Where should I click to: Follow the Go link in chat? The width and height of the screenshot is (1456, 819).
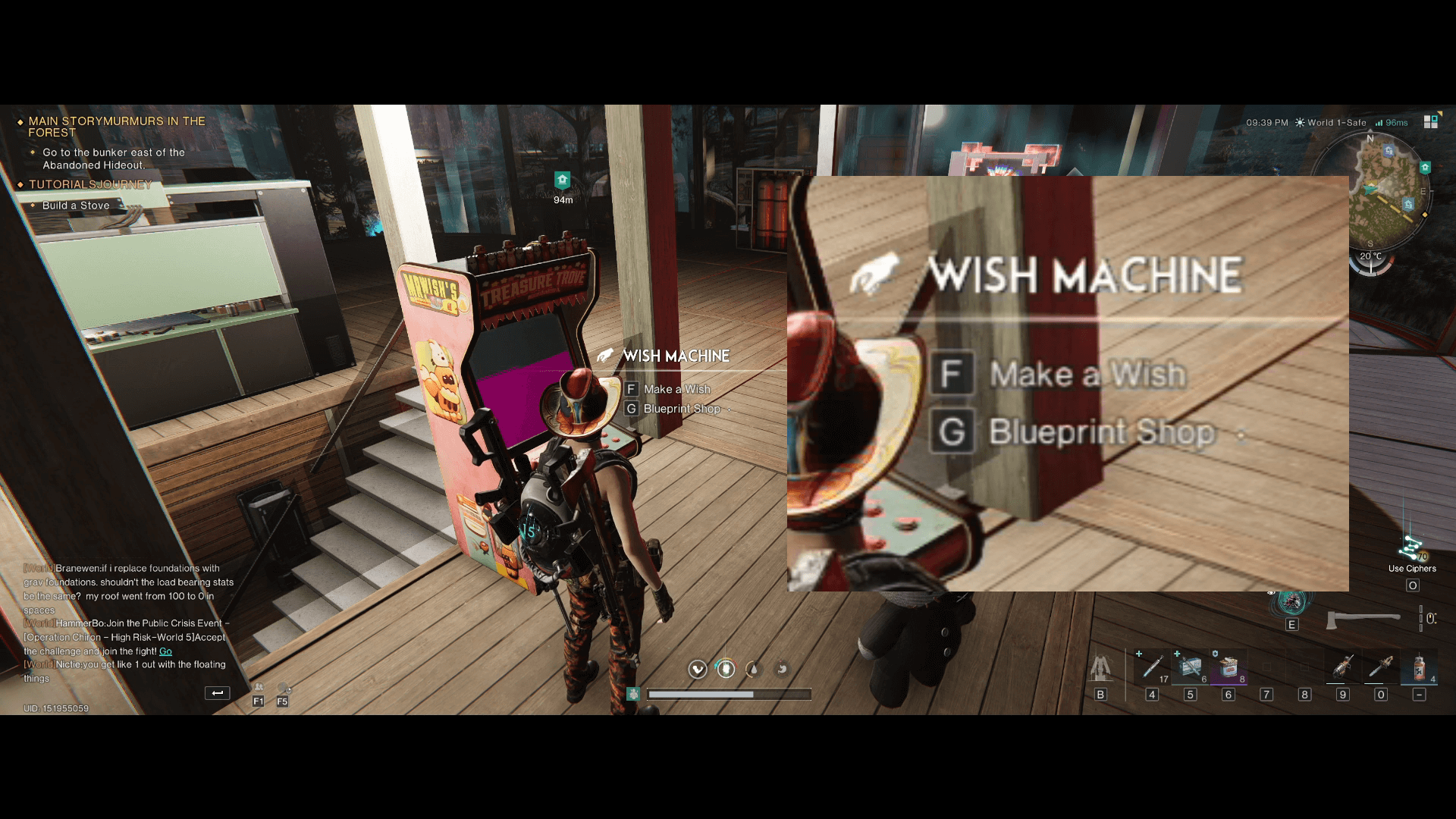[165, 651]
